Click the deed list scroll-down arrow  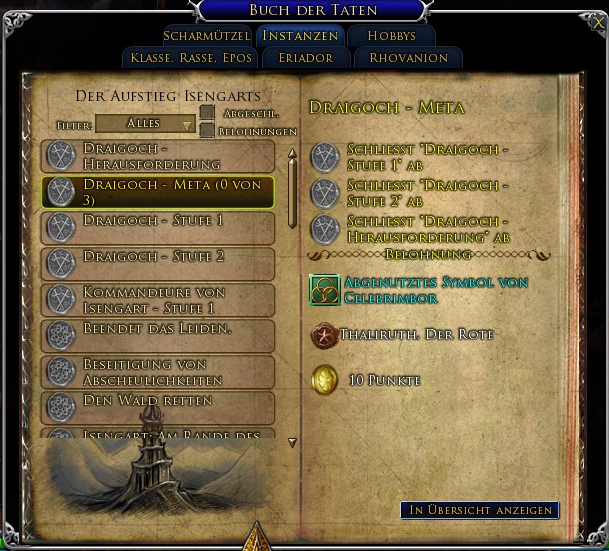pos(292,441)
